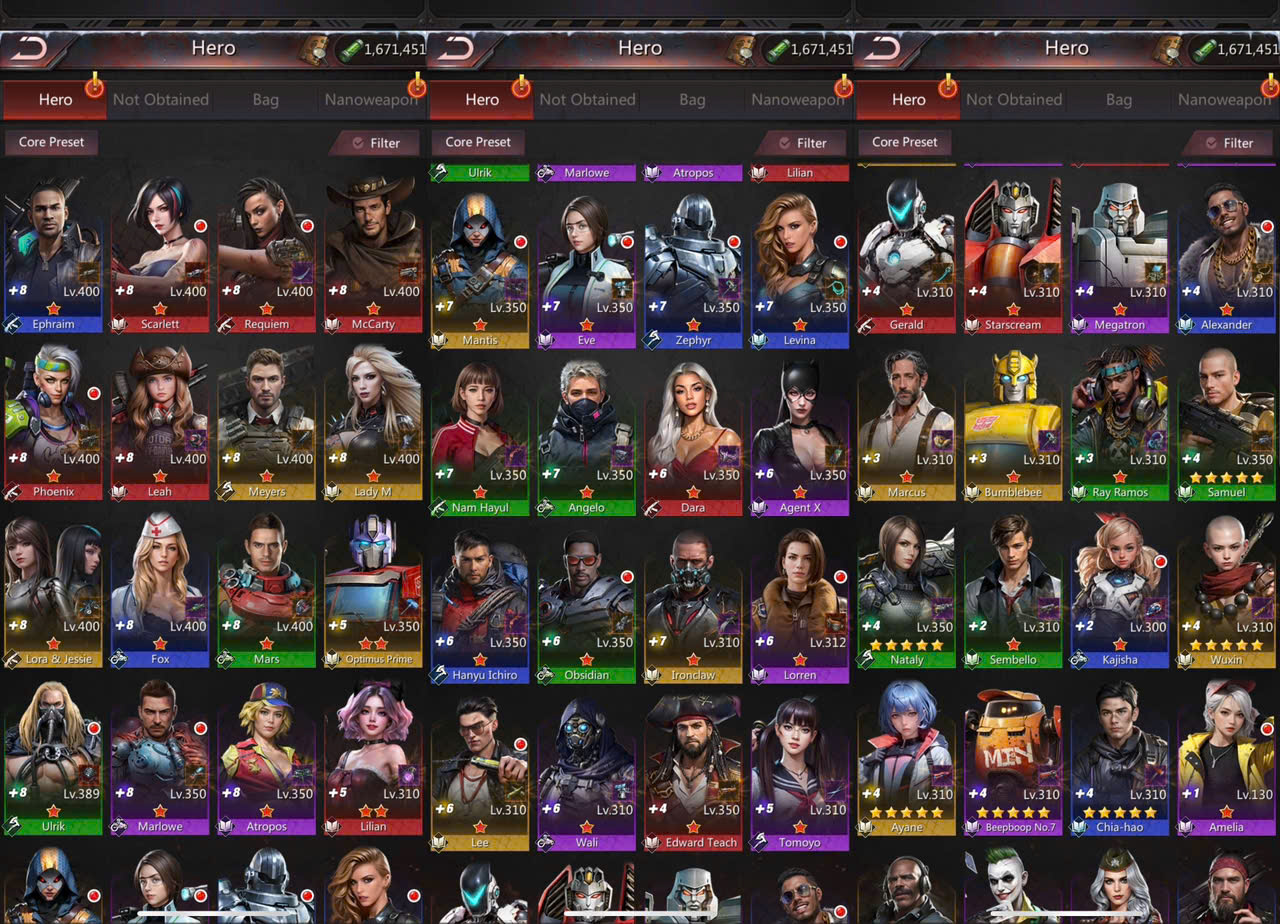Choose the Nam Hayul hero card
This screenshot has height=924, width=1280.
click(480, 438)
